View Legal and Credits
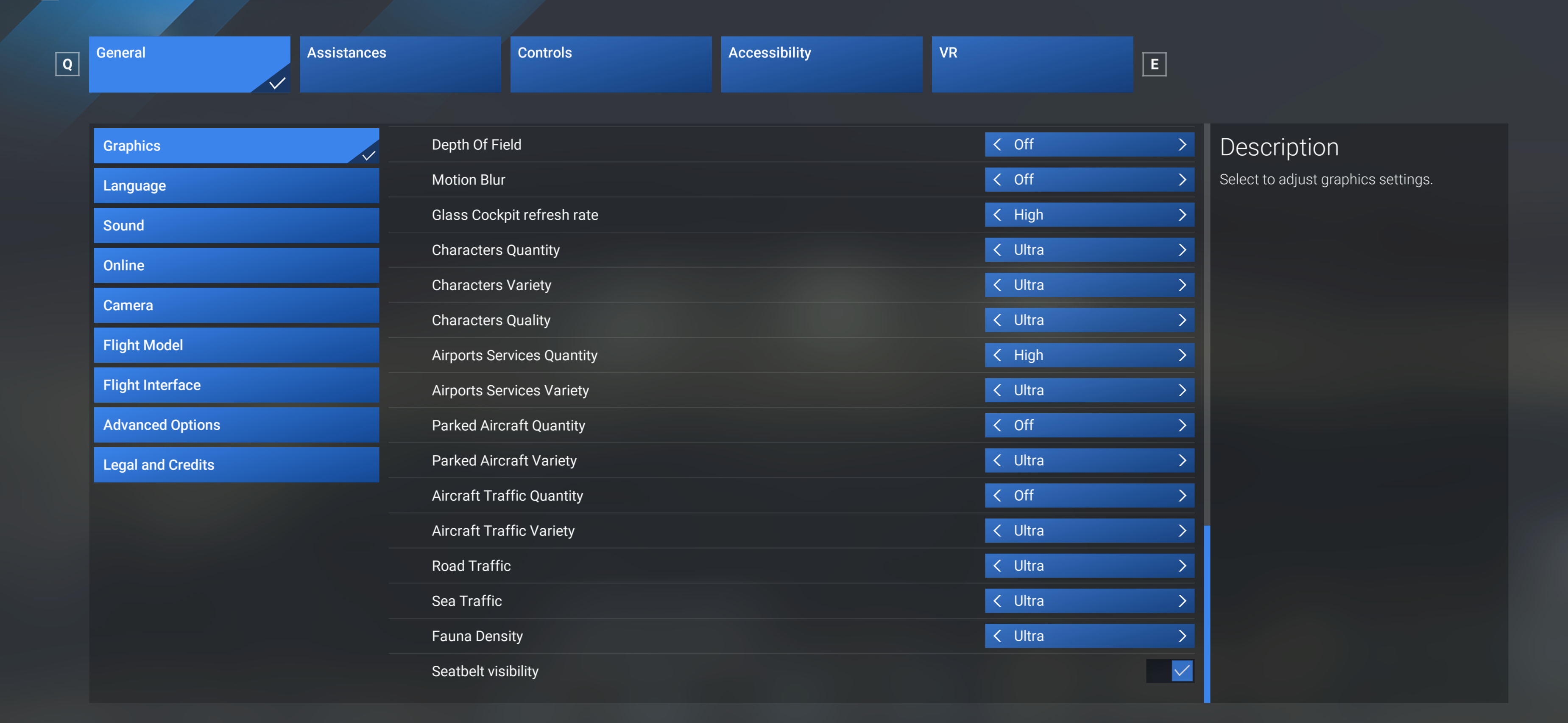 pyautogui.click(x=236, y=465)
